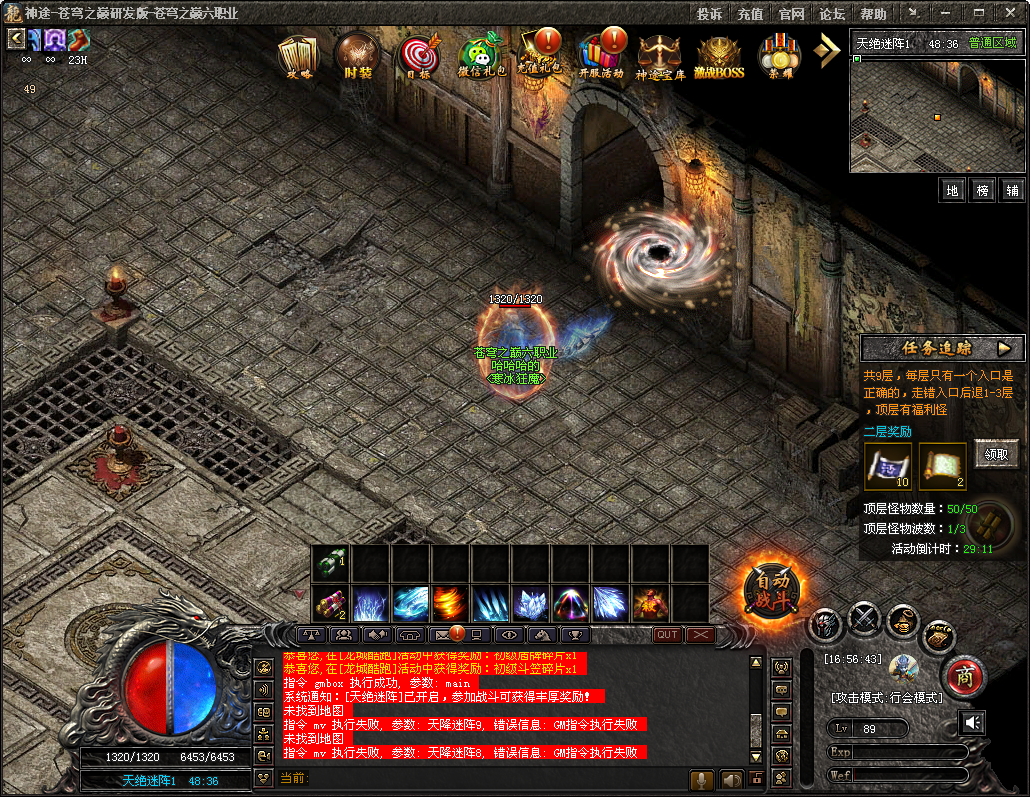Toggle the sound speaker button

971,722
